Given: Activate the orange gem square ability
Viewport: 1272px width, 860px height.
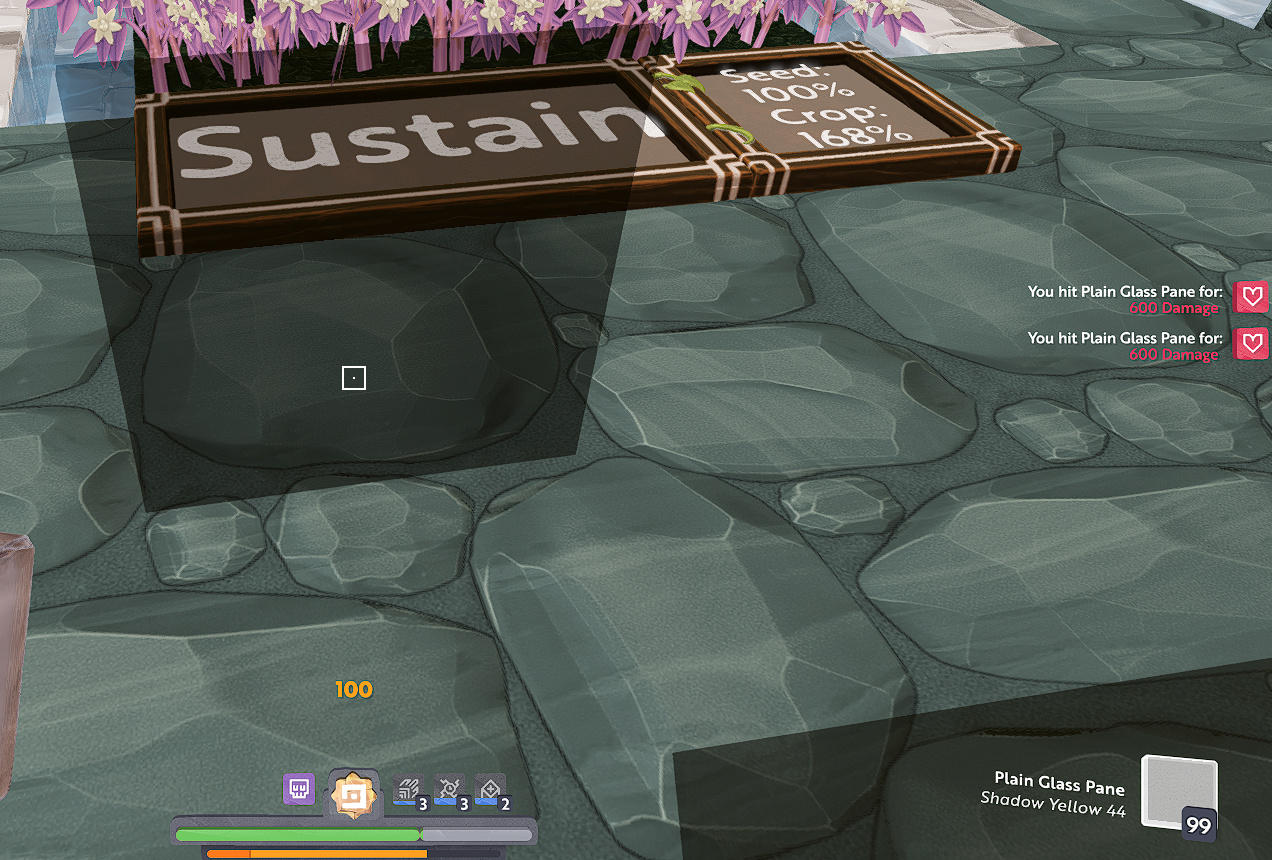Looking at the screenshot, I should (x=351, y=794).
